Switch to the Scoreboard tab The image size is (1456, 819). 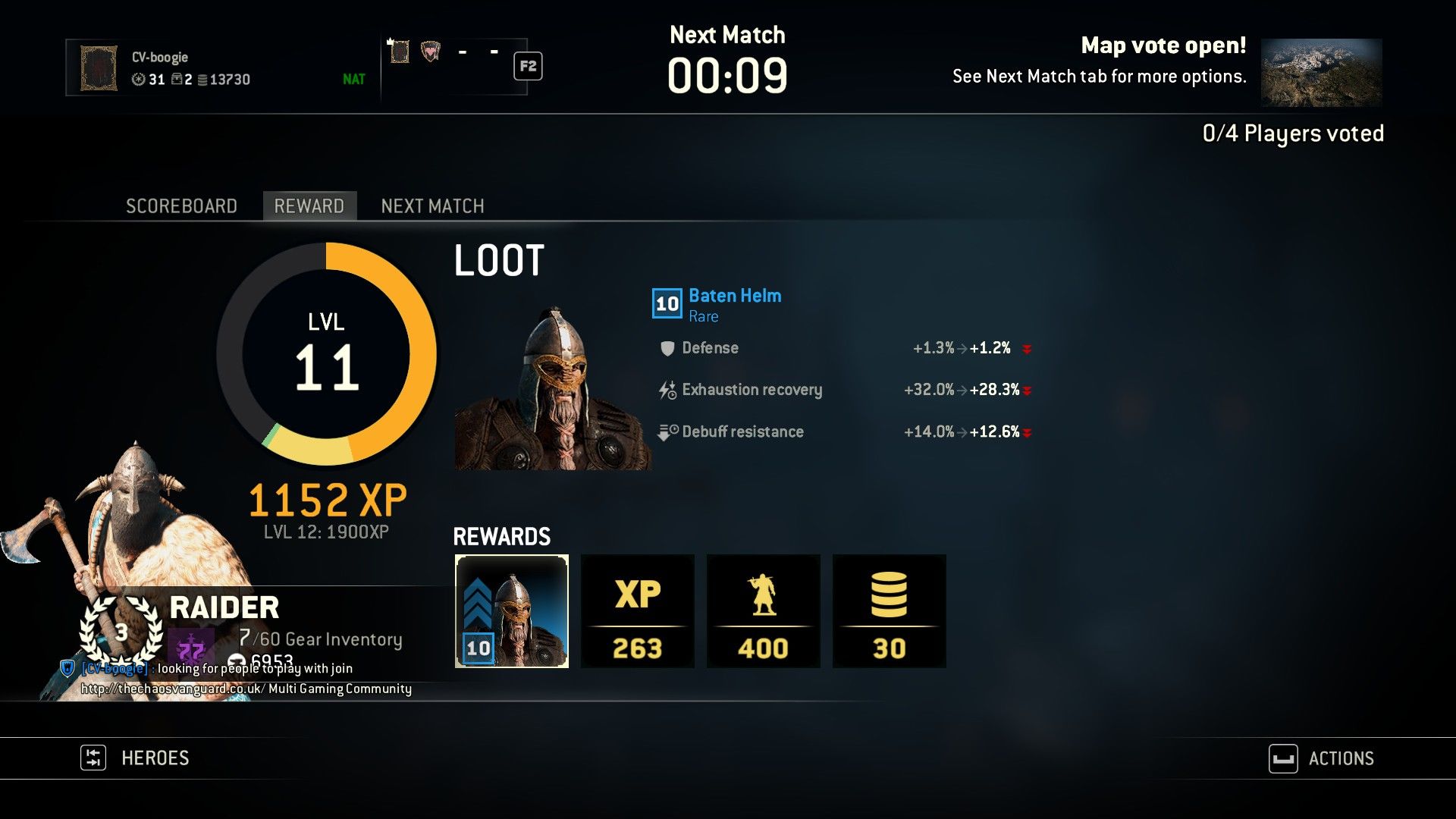181,206
